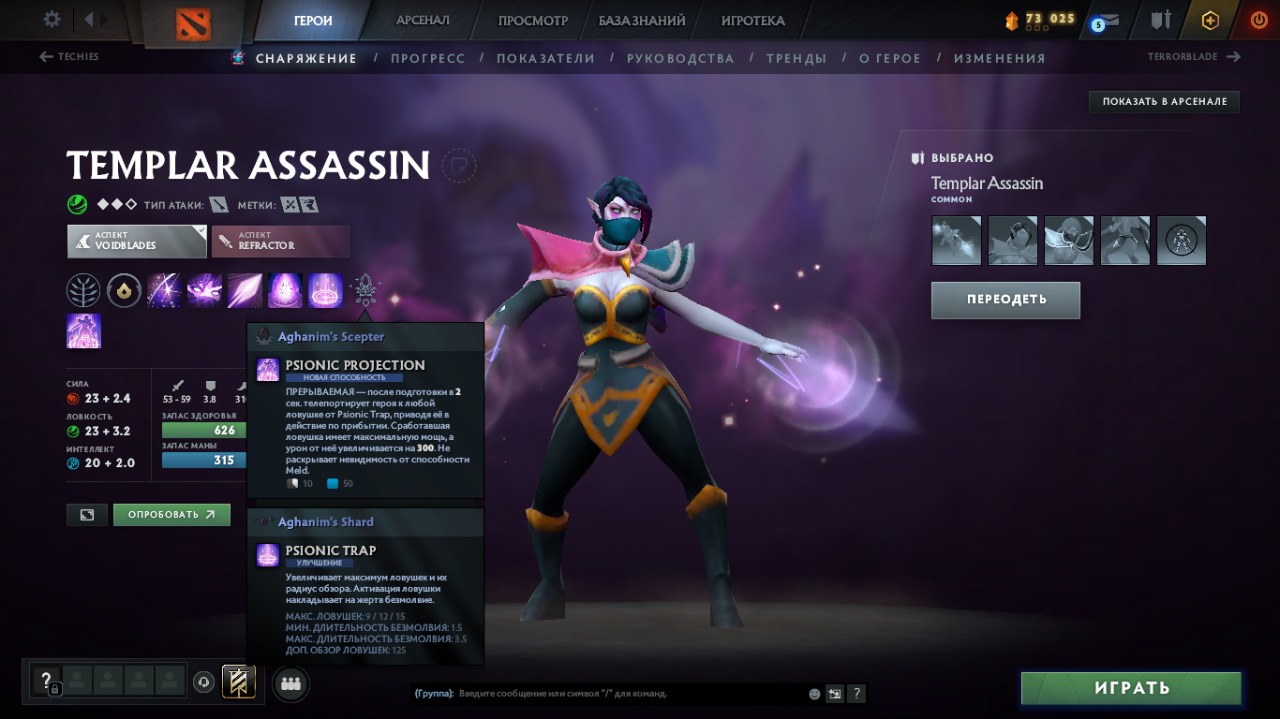Choose the Refractor aspect
Viewport: 1280px width, 719px height.
tap(280, 241)
